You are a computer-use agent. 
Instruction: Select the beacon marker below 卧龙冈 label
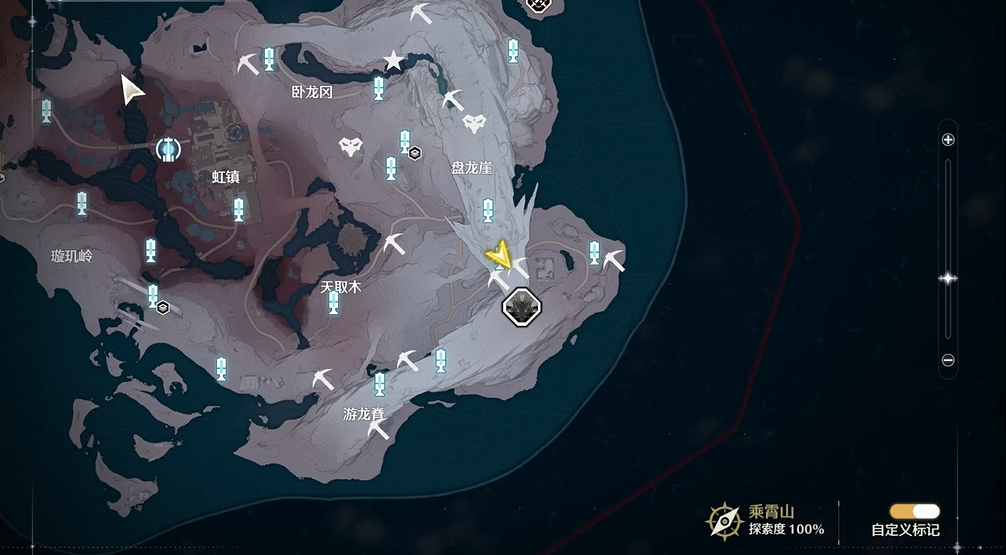(x=378, y=89)
